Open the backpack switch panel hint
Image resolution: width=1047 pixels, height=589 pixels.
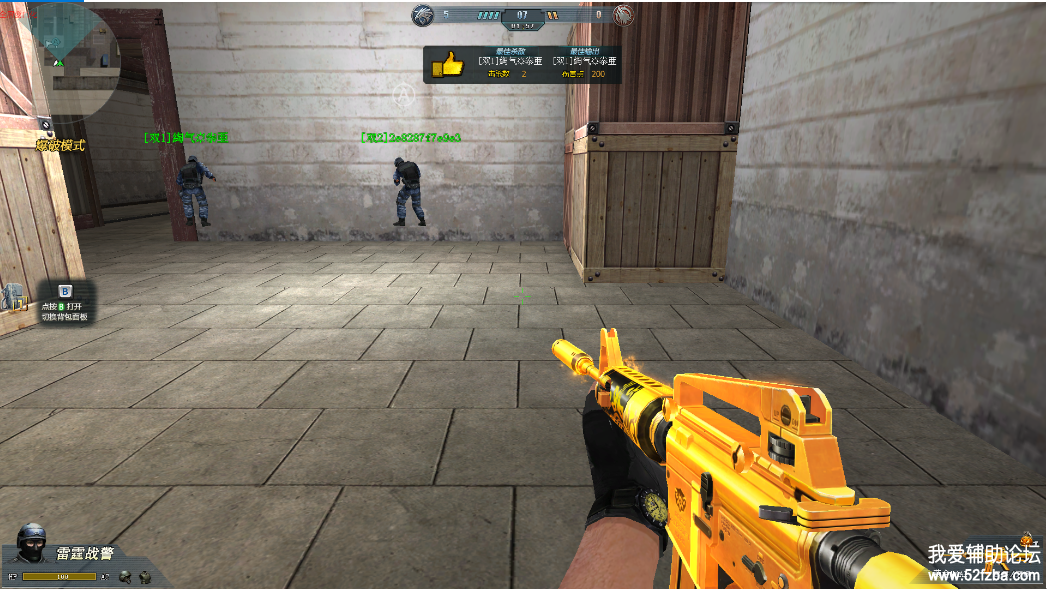click(x=64, y=304)
